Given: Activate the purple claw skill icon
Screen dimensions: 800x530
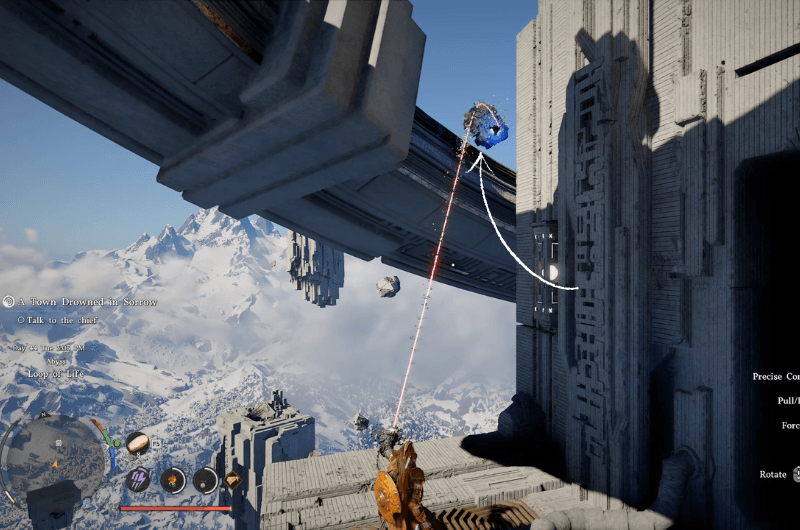Looking at the screenshot, I should pyautogui.click(x=139, y=480).
